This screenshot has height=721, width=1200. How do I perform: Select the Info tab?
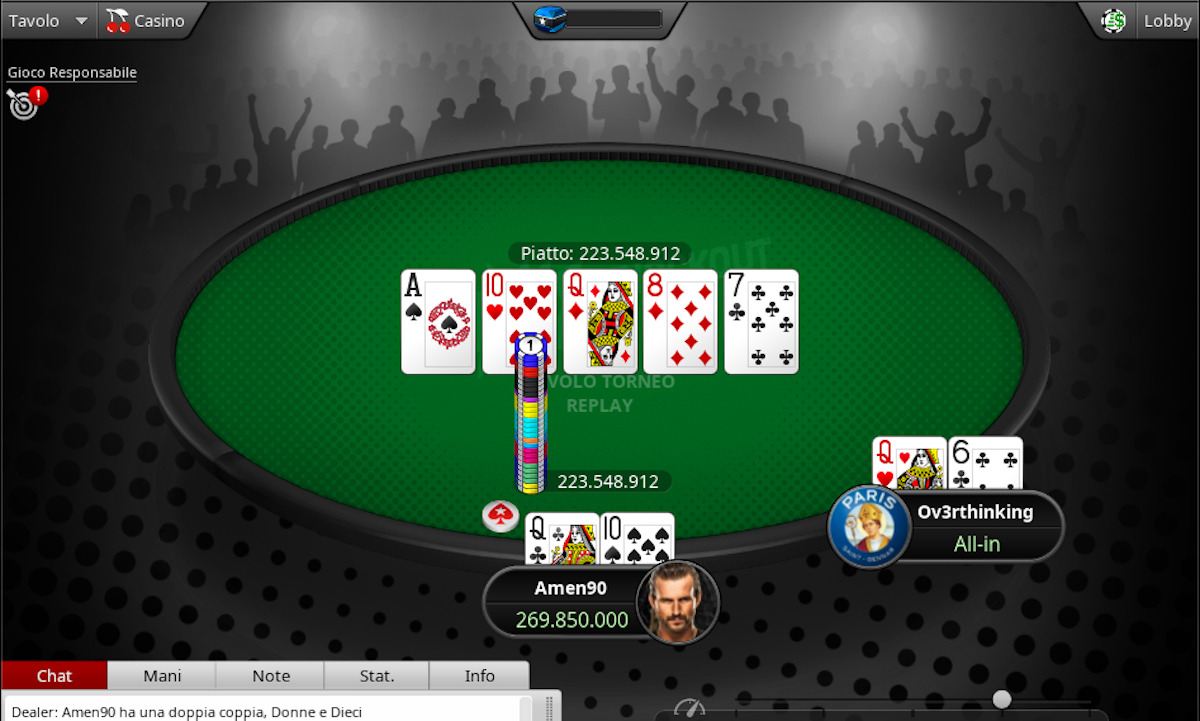480,676
